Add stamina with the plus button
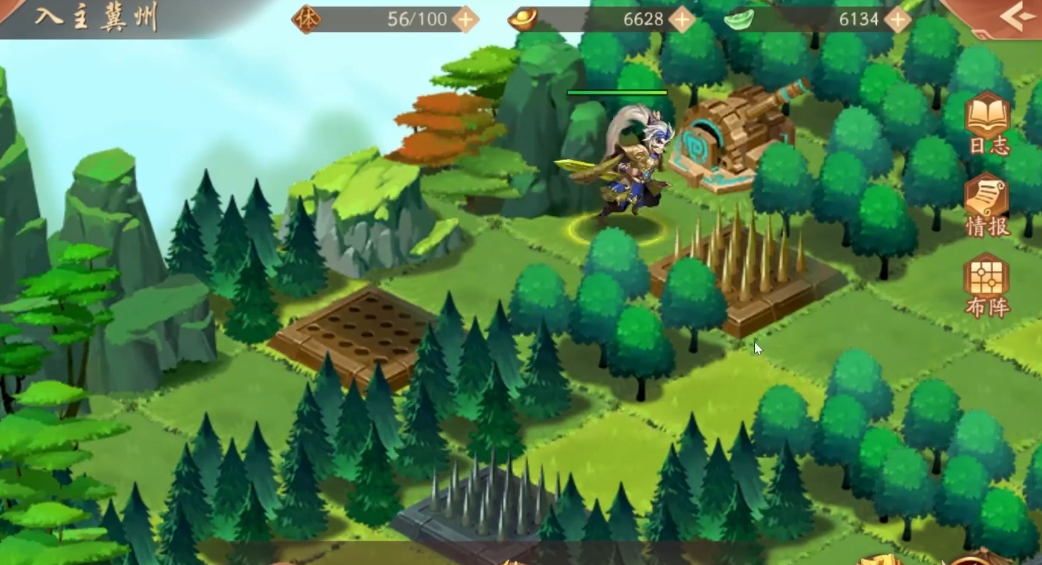Image resolution: width=1042 pixels, height=565 pixels. coord(465,19)
